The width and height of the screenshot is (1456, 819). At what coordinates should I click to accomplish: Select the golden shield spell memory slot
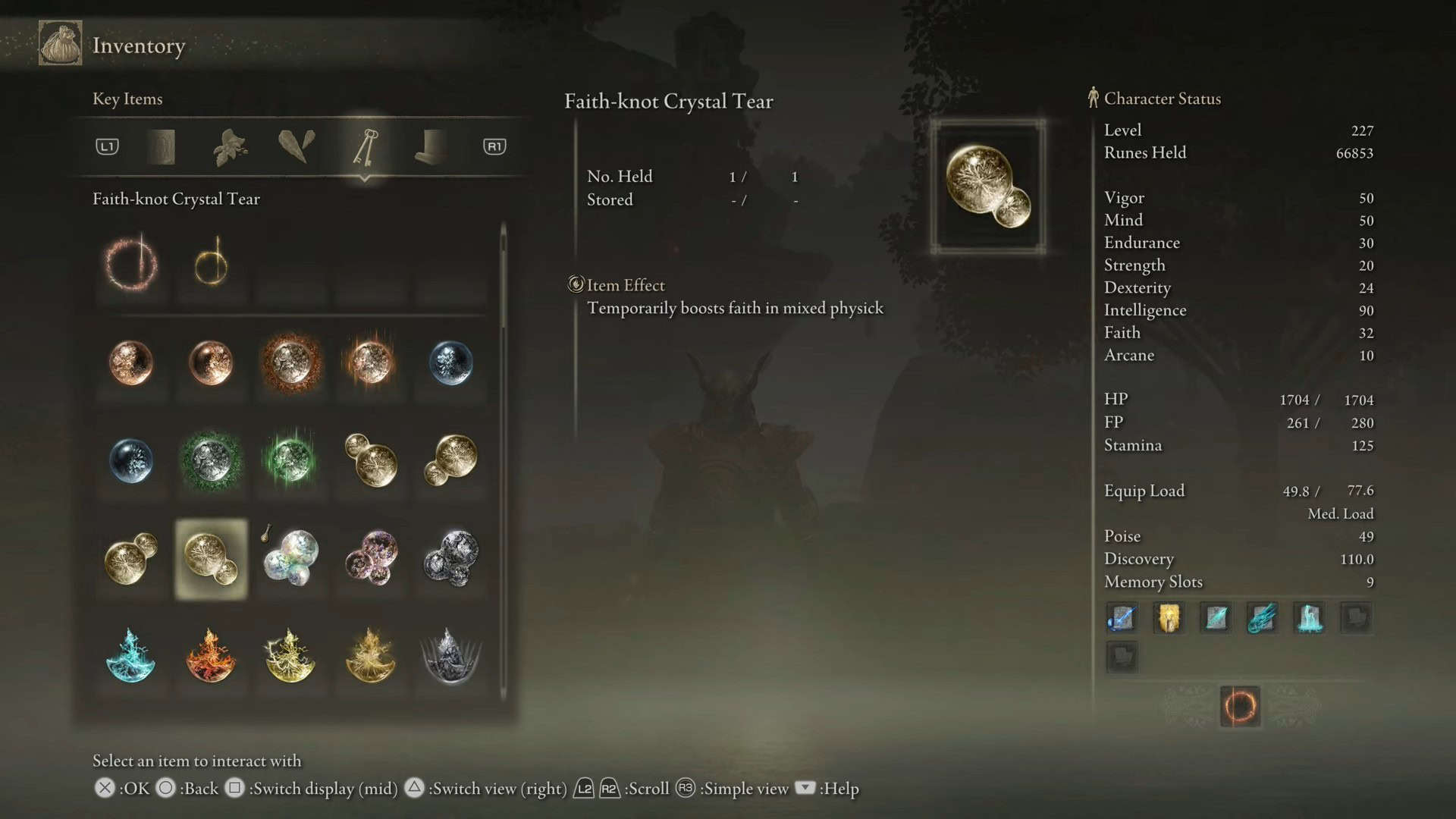point(1169,618)
